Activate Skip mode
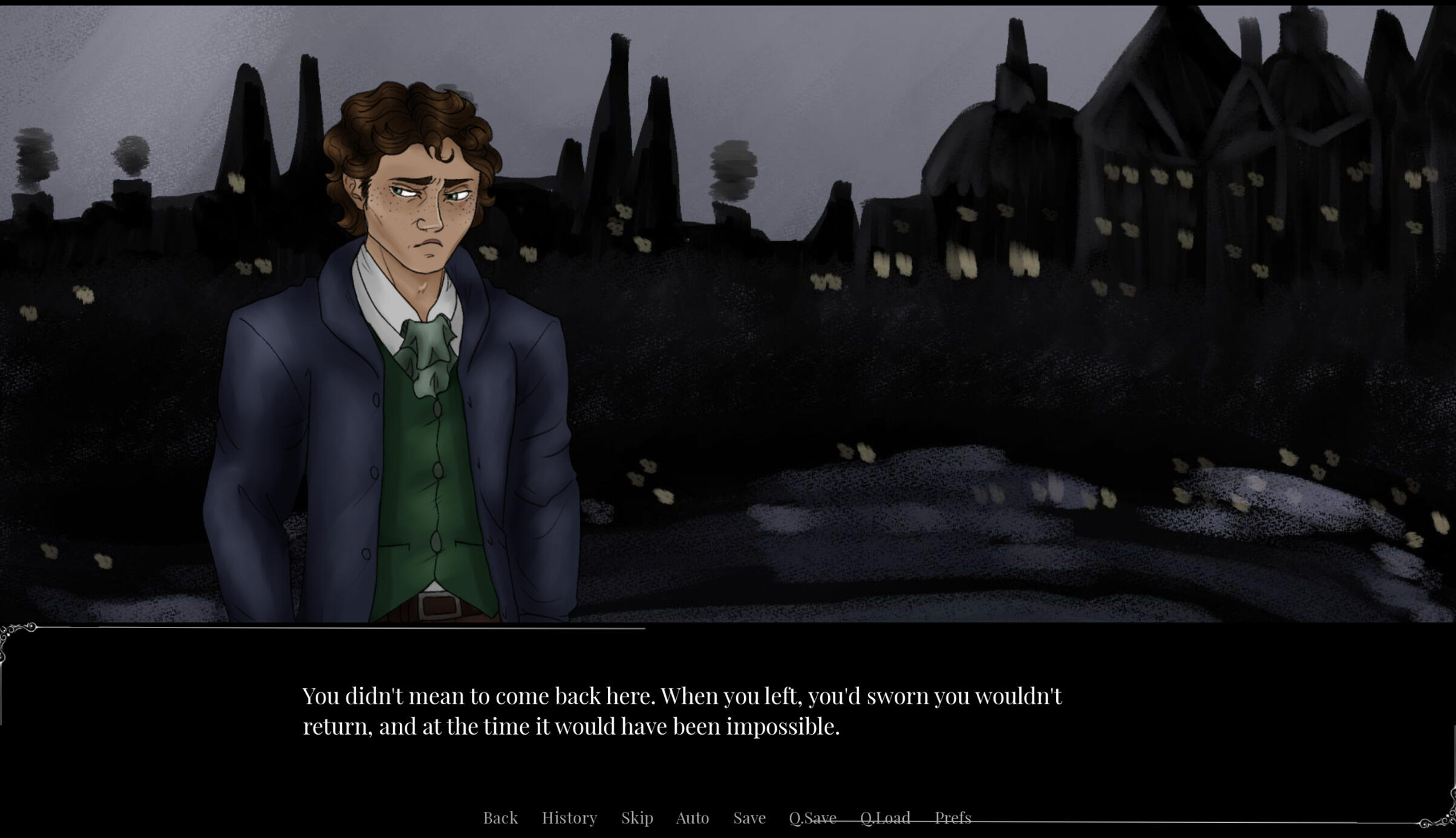 pos(637,817)
